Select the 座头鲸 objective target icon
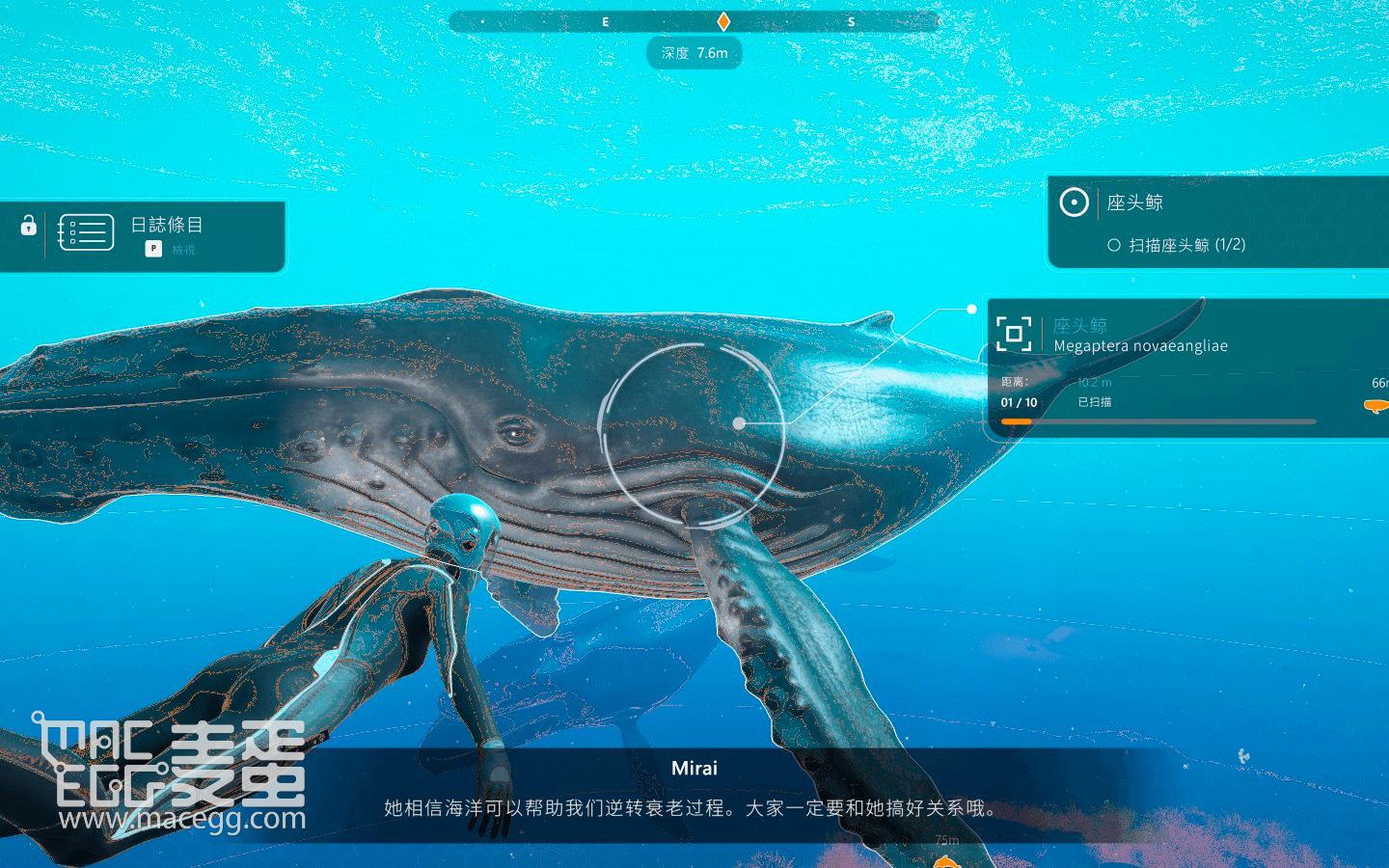The image size is (1389, 868). pos(1074,203)
